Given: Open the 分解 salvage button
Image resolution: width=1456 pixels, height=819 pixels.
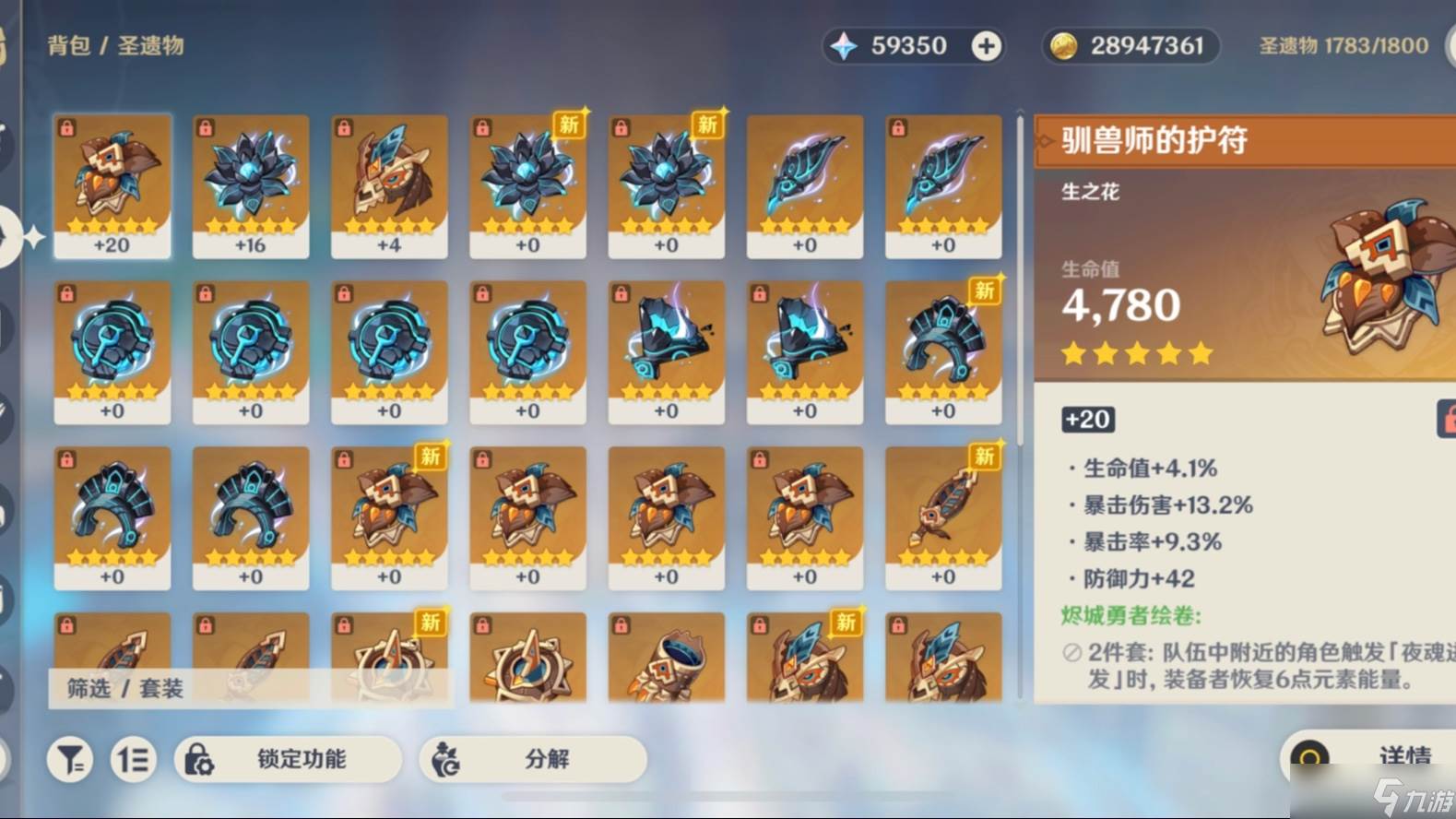Looking at the screenshot, I should [x=532, y=760].
